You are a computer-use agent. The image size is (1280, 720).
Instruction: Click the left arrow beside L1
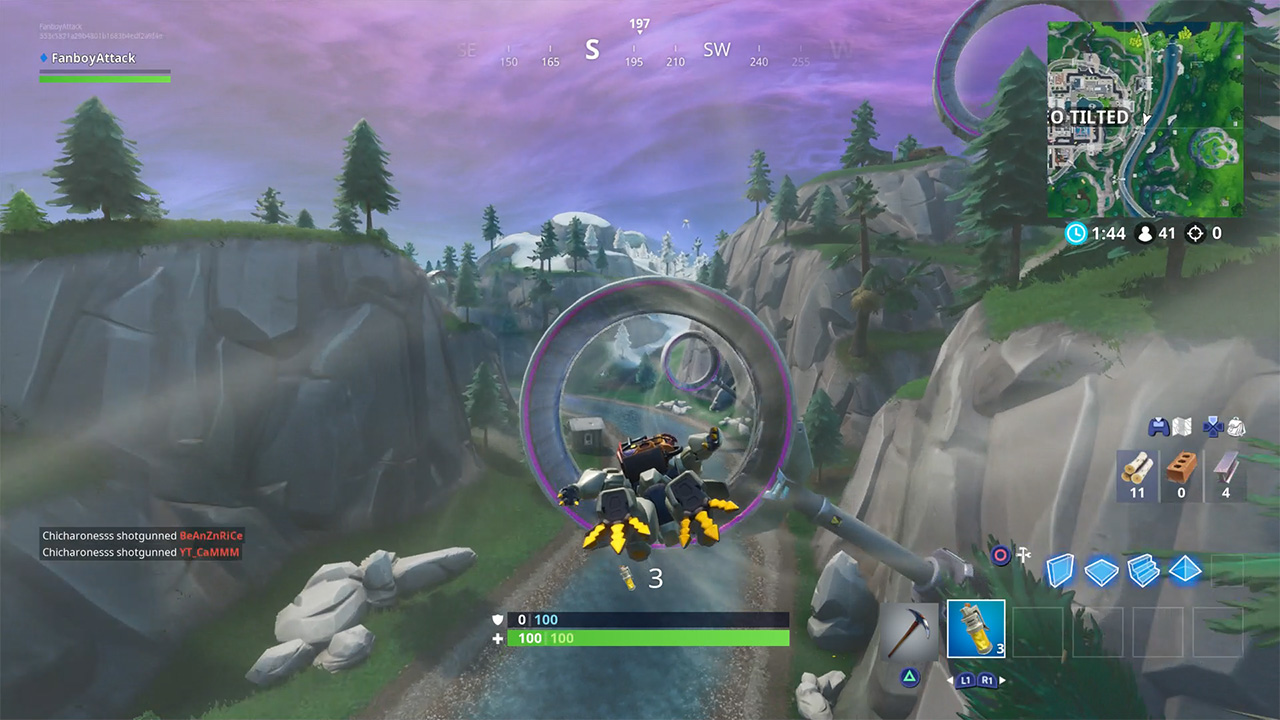951,680
